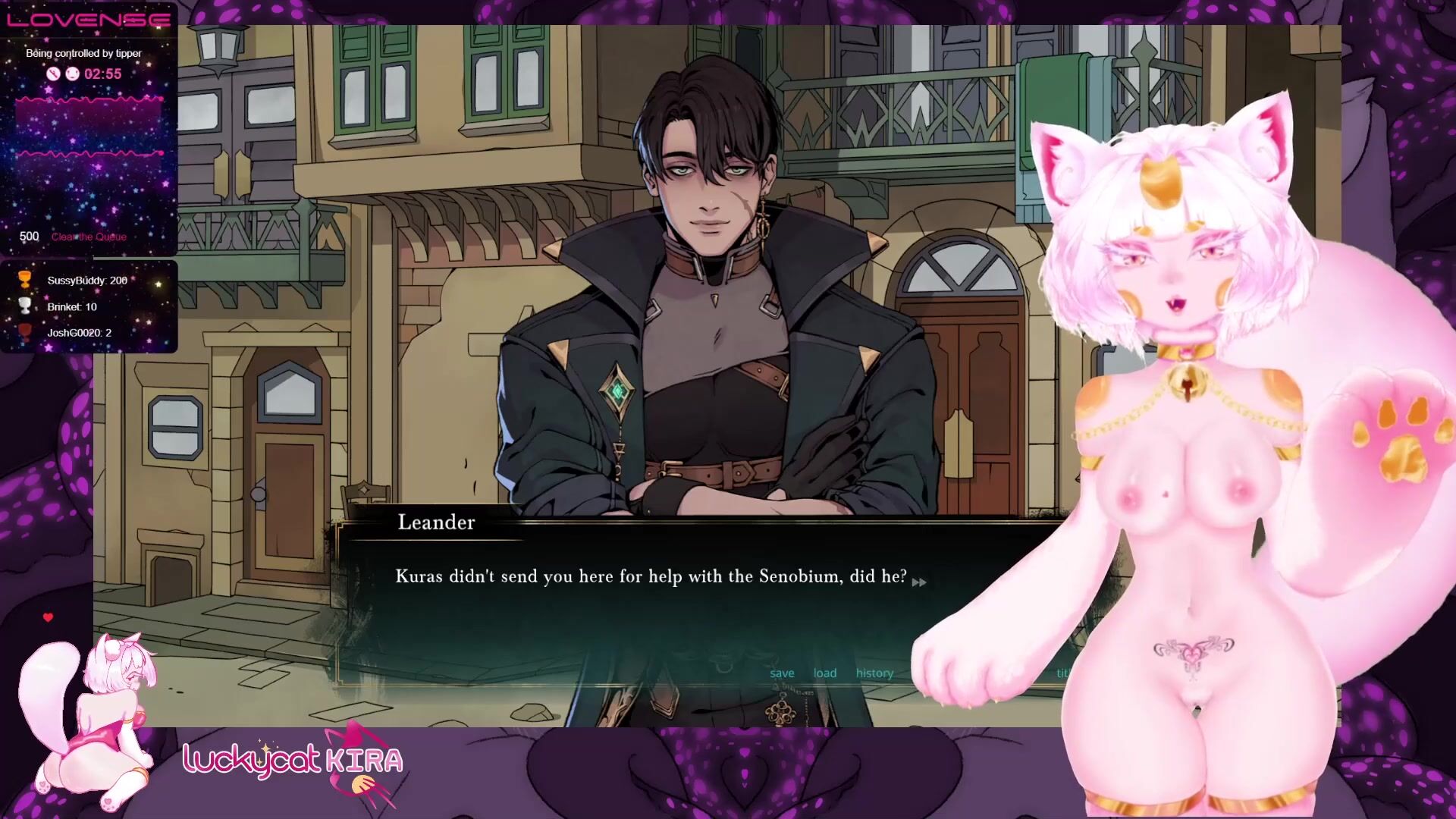The image size is (1456, 819).
Task: Advance dialogue with the continue arrows
Action: point(919,582)
